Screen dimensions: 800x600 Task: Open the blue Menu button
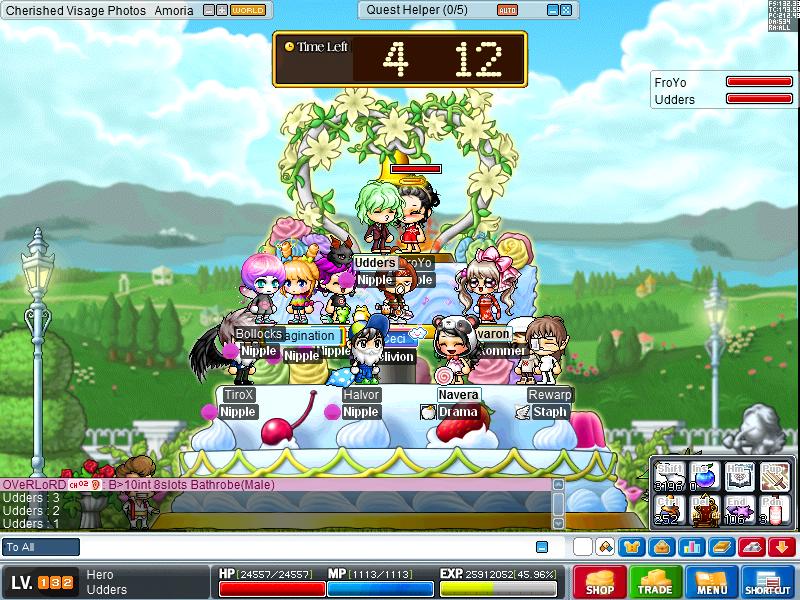[x=712, y=582]
